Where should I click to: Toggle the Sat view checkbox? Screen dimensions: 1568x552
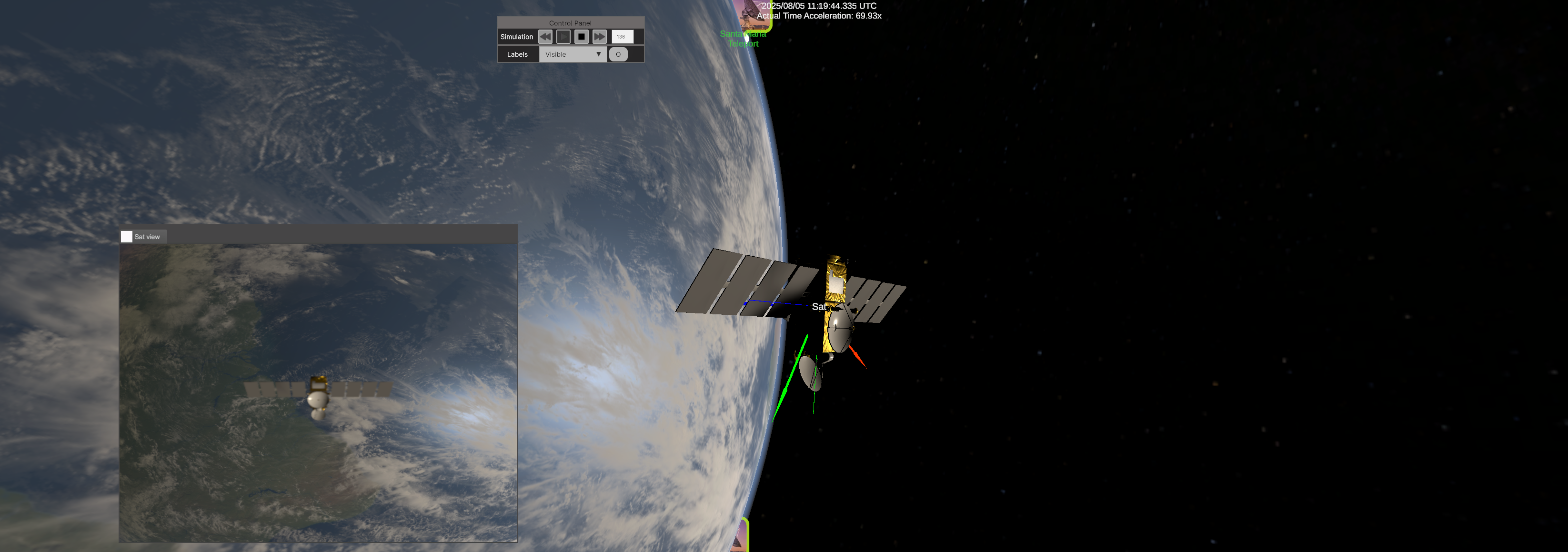pyautogui.click(x=126, y=236)
